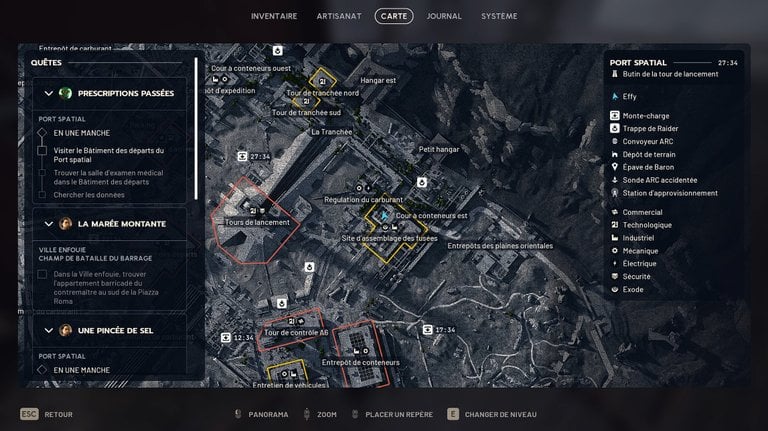
Task: Switch to the Artisanat tab
Action: pos(338,16)
